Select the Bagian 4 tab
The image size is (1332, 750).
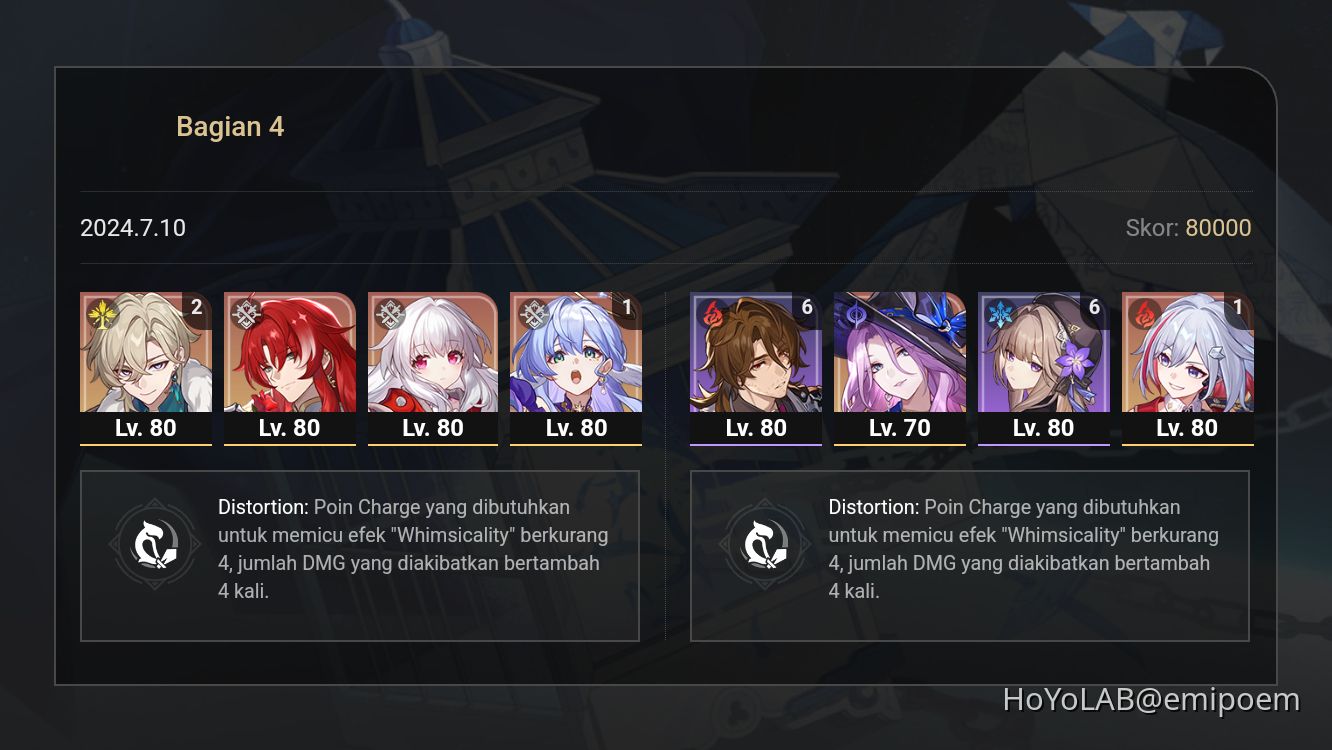click(230, 126)
